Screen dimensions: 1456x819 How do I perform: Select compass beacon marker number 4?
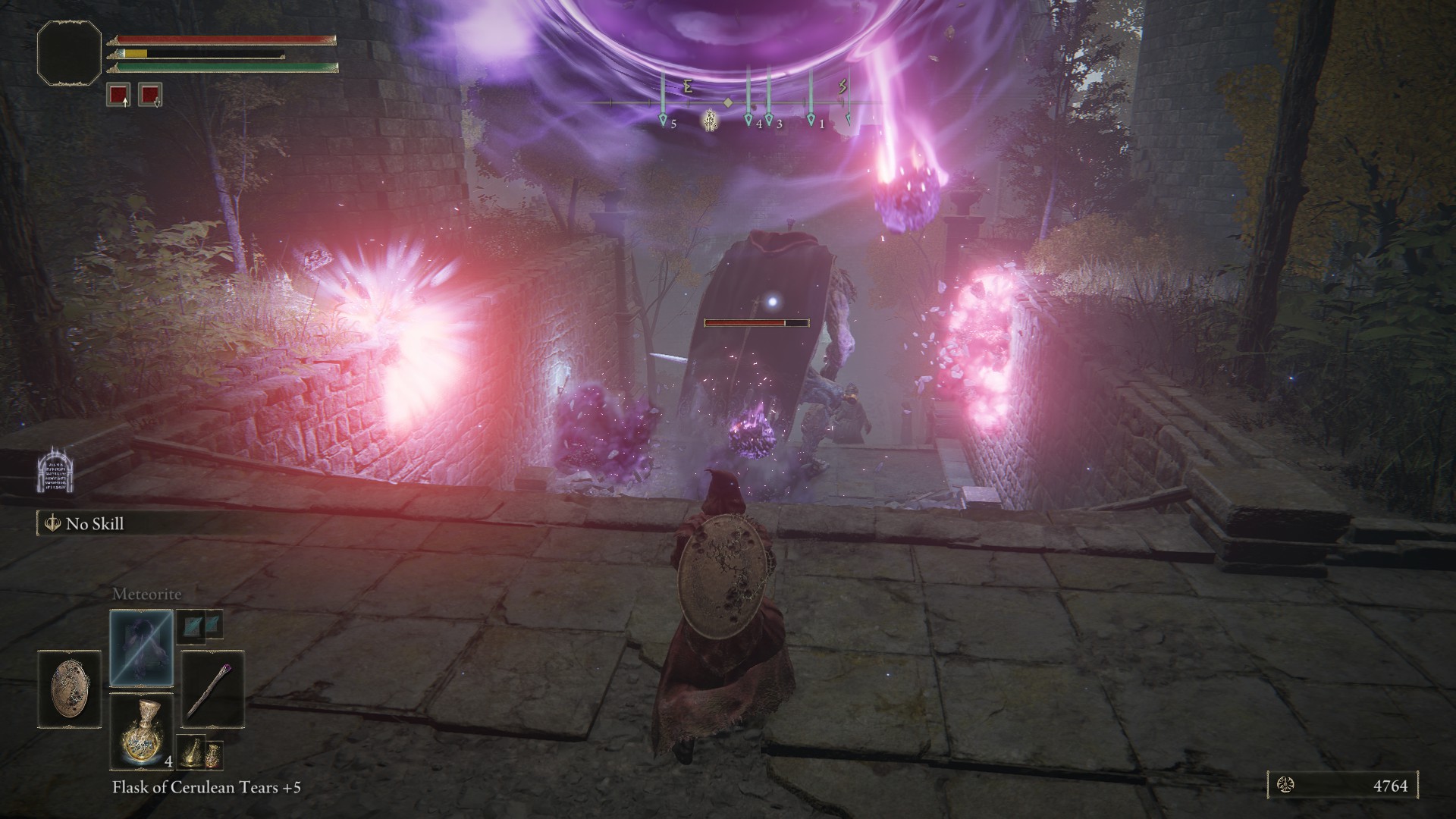click(x=748, y=120)
